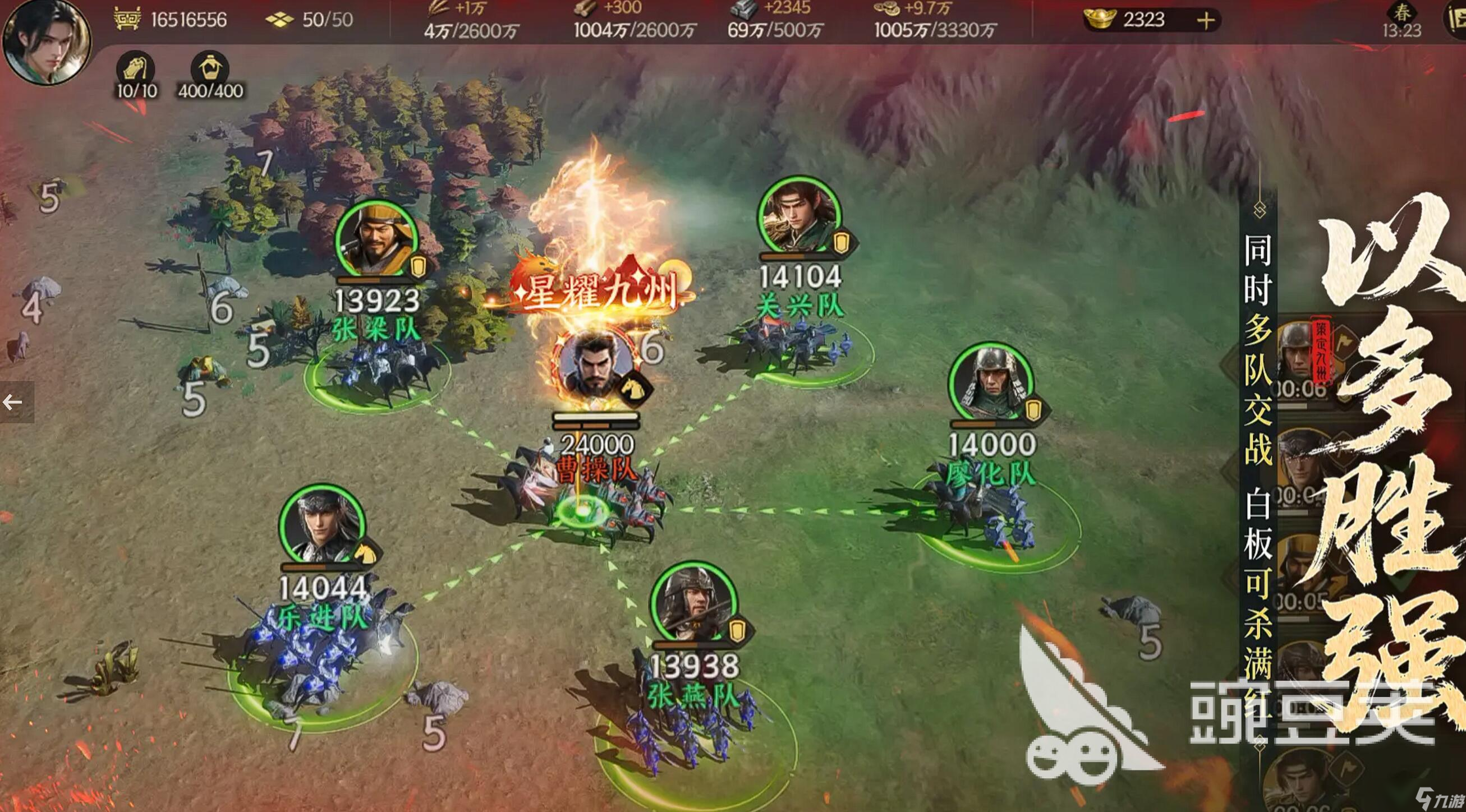Pick the 张燕队 unit portrait
1466x812 pixels.
[x=694, y=605]
